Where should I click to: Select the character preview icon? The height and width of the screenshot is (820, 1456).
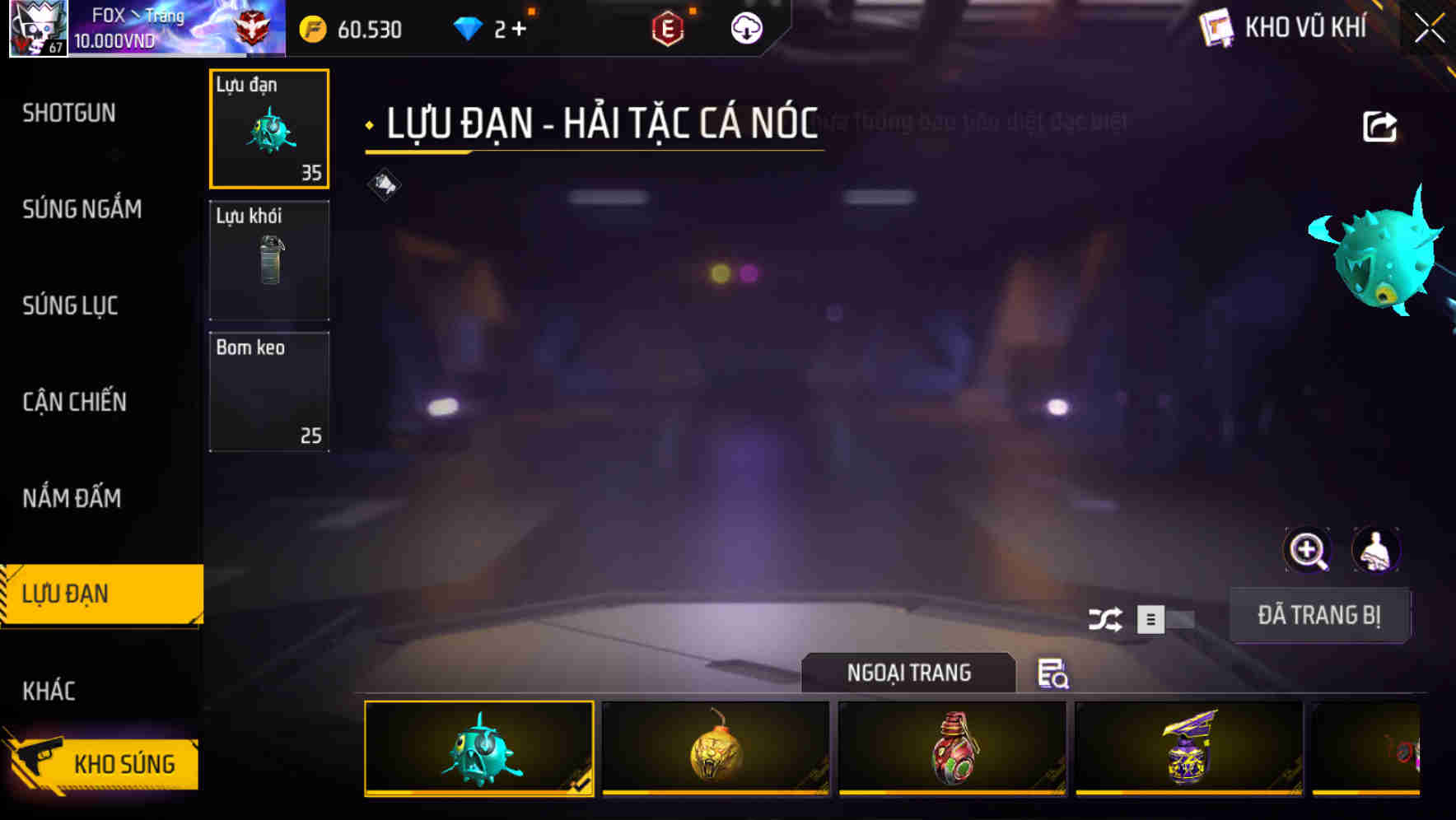[x=1377, y=550]
